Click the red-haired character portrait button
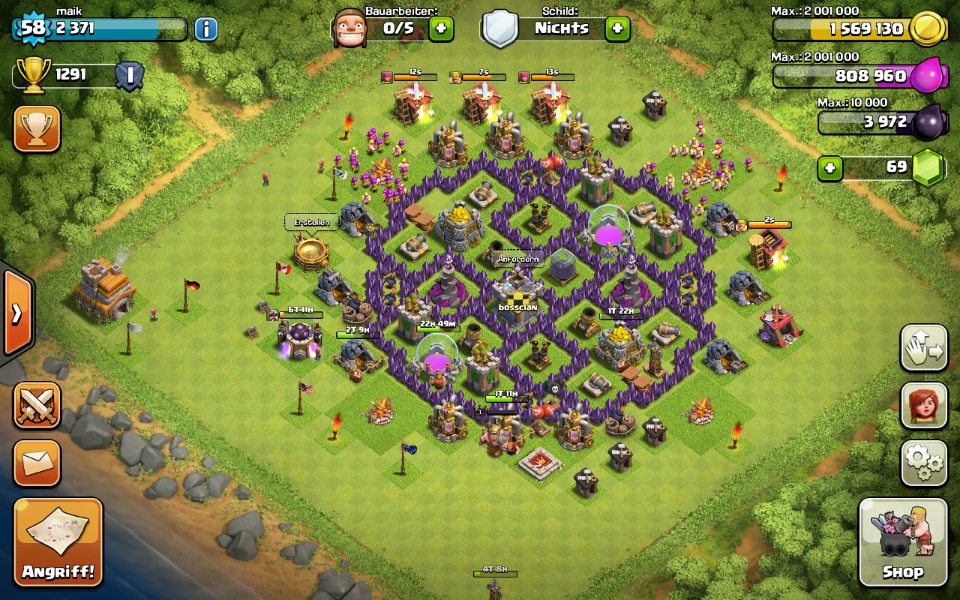Viewport: 960px width, 600px height. (x=924, y=405)
